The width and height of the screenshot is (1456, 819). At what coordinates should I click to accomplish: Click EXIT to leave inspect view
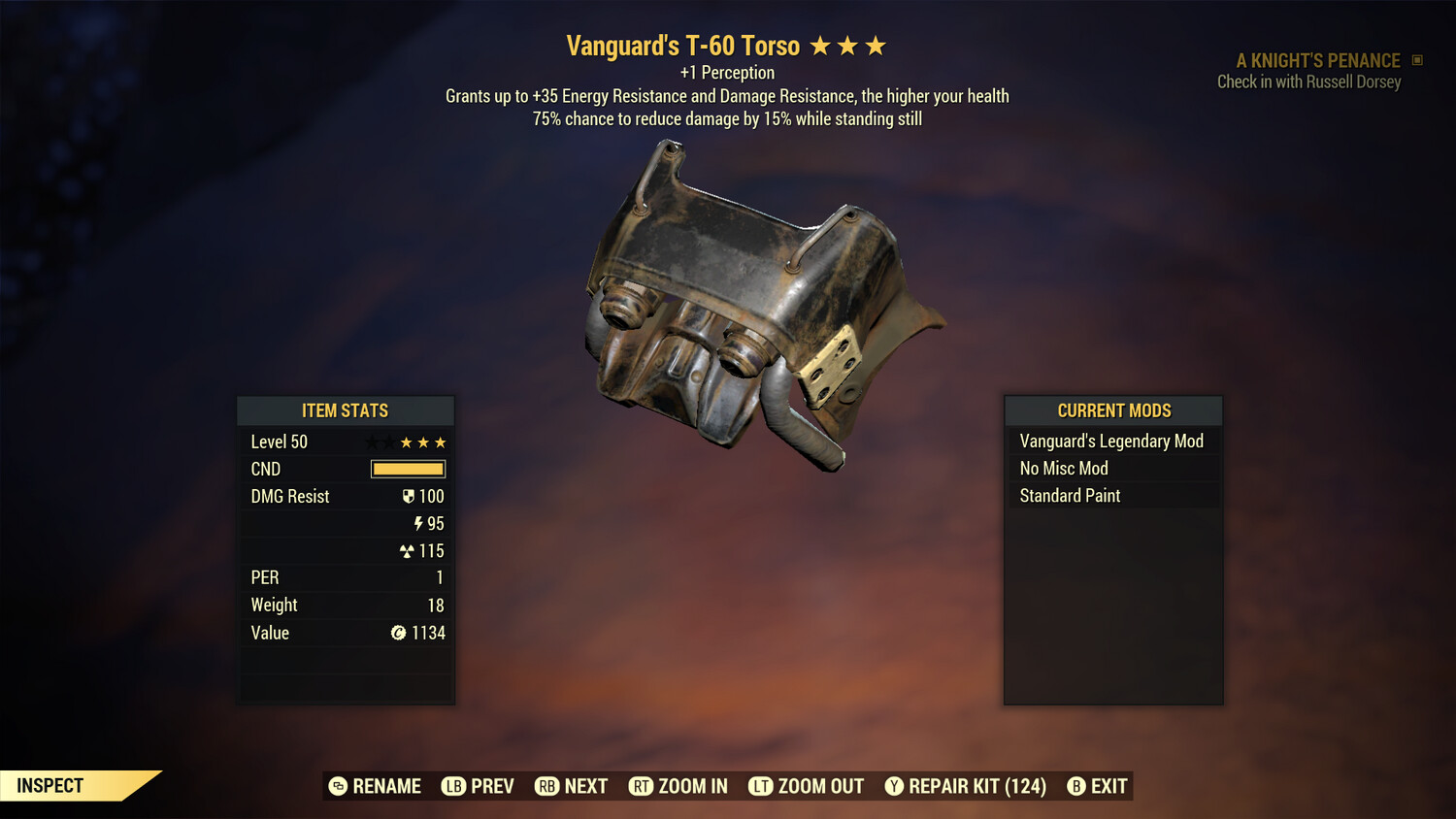click(1109, 786)
